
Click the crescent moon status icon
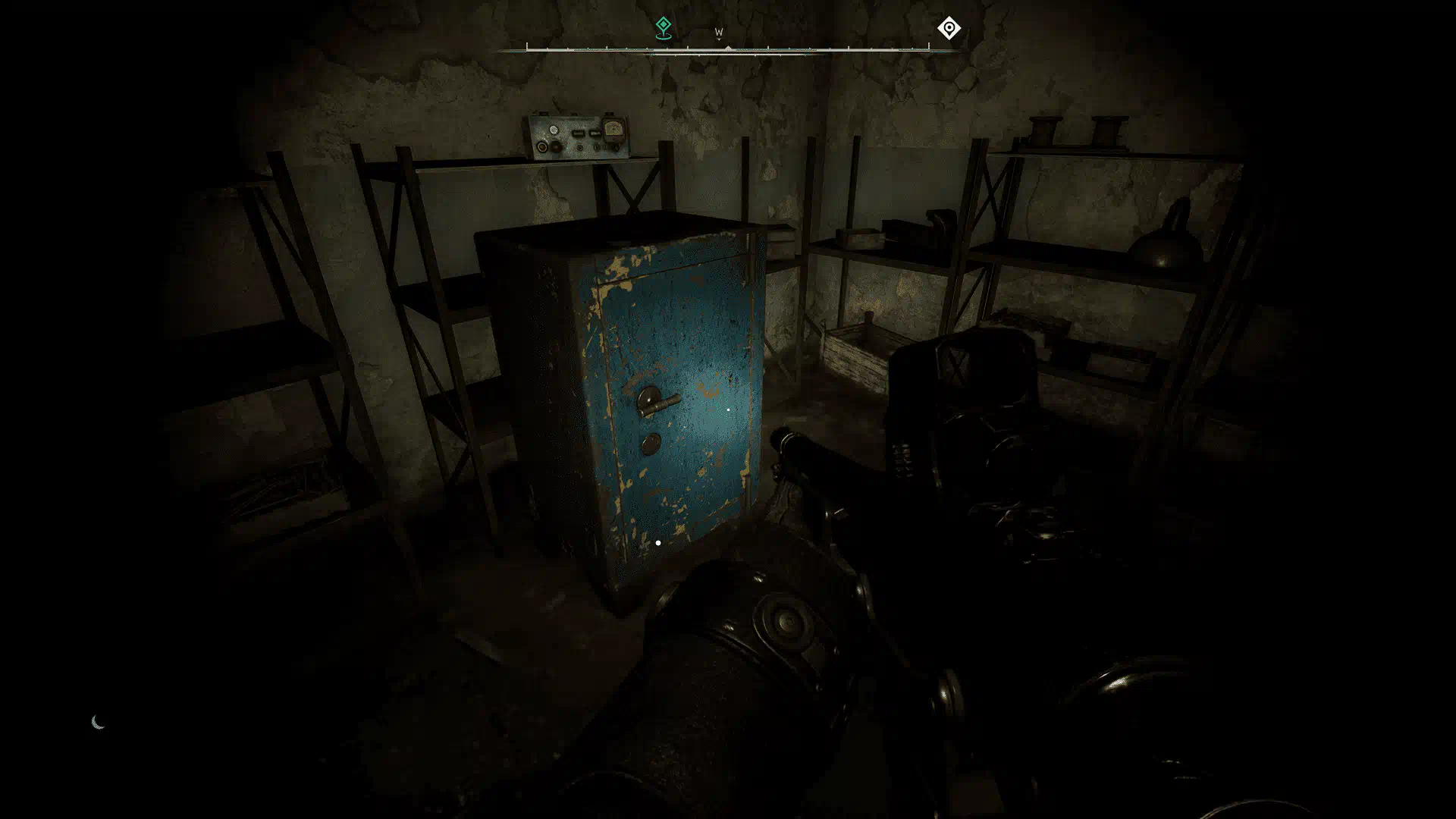click(98, 722)
